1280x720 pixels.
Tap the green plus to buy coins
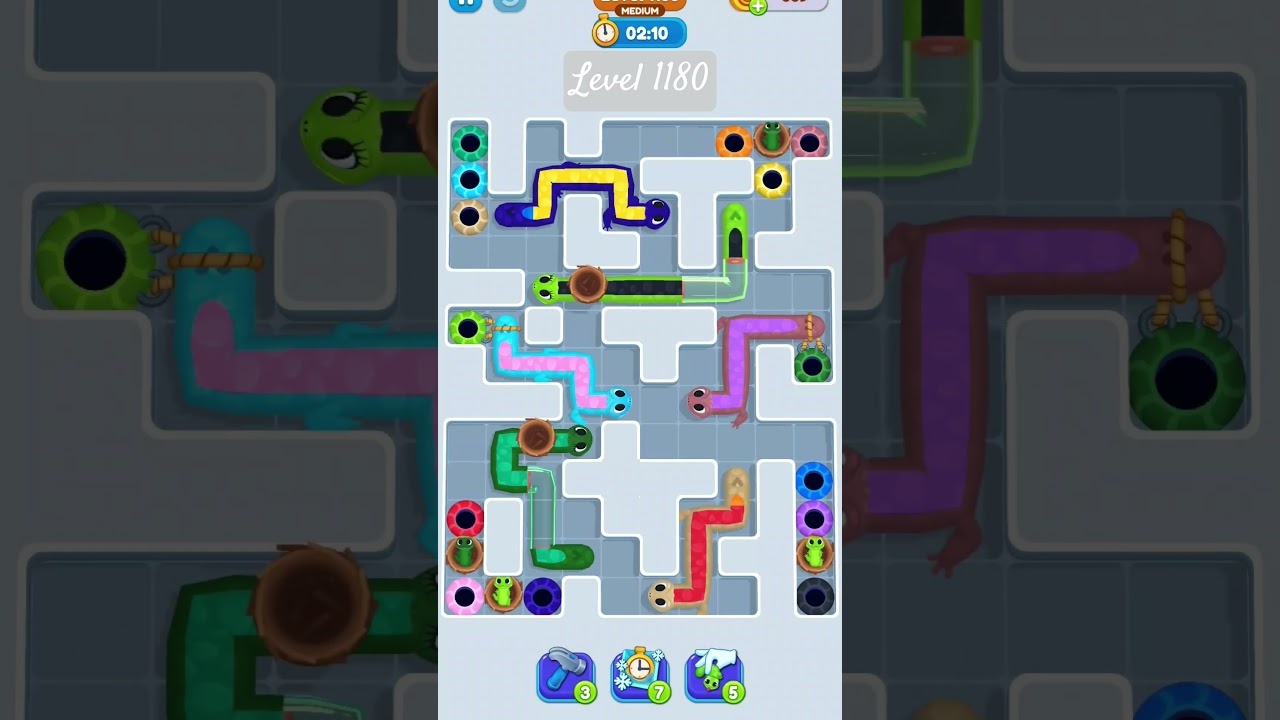pyautogui.click(x=758, y=5)
